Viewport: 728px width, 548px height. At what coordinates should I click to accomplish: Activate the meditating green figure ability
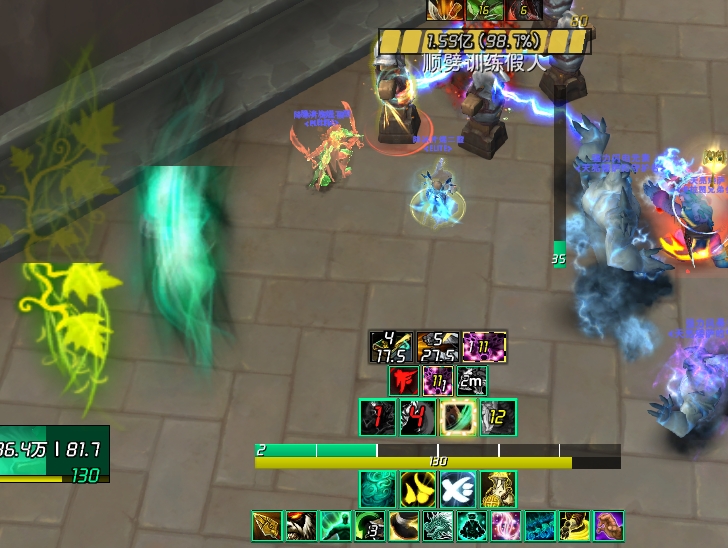point(471,526)
